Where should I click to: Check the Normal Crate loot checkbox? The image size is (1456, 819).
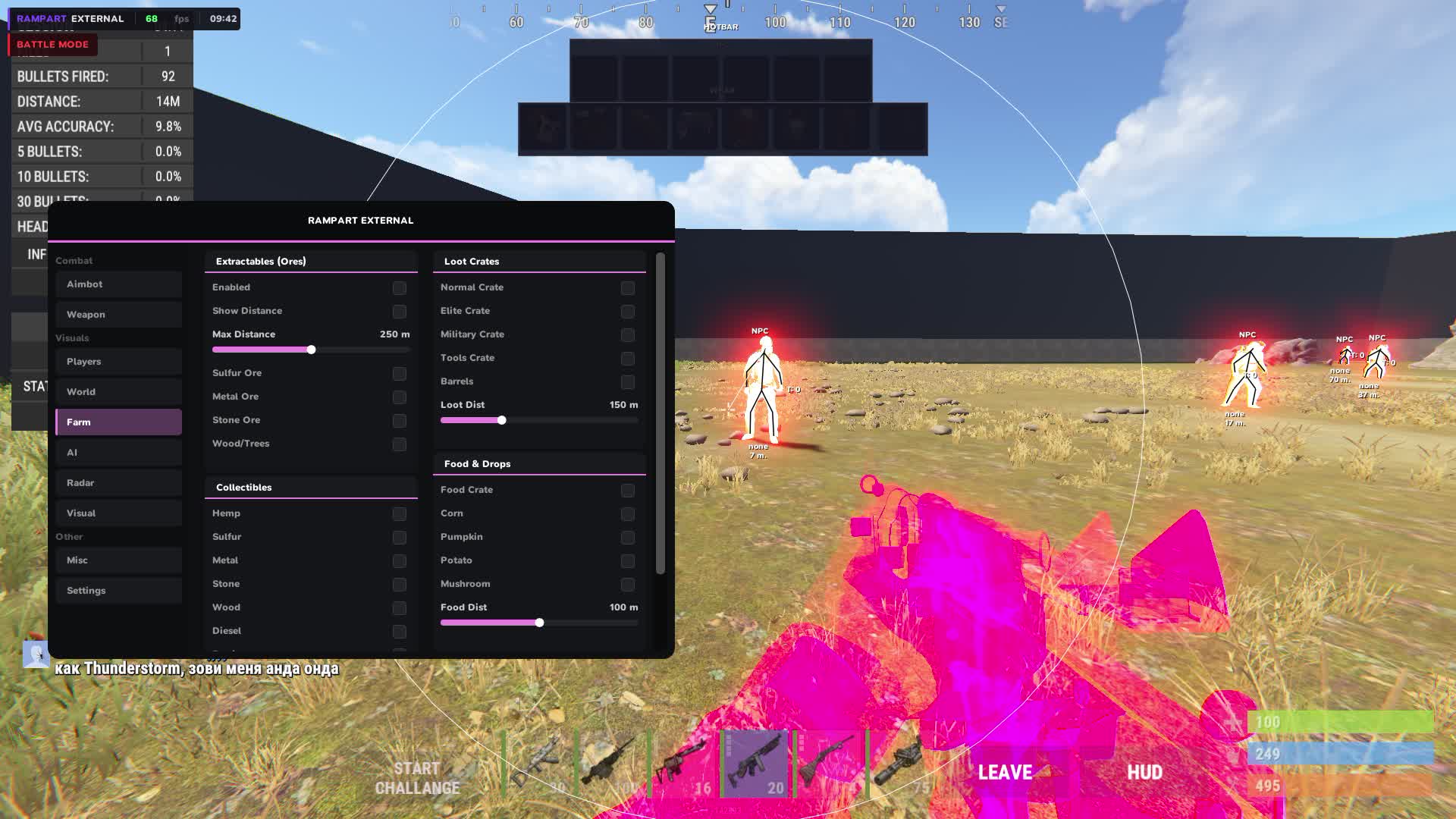pyautogui.click(x=627, y=288)
